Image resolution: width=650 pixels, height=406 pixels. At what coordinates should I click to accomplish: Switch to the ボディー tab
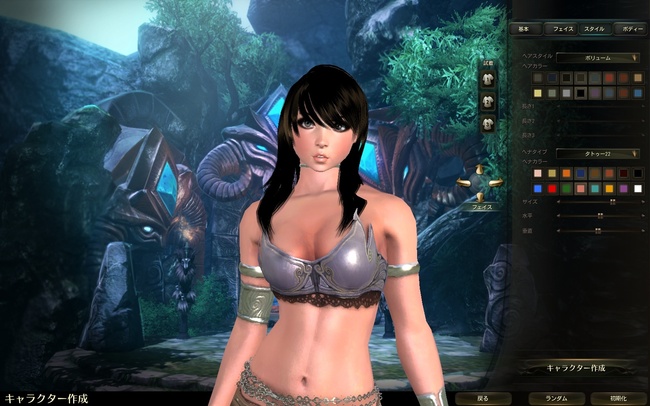(x=628, y=30)
